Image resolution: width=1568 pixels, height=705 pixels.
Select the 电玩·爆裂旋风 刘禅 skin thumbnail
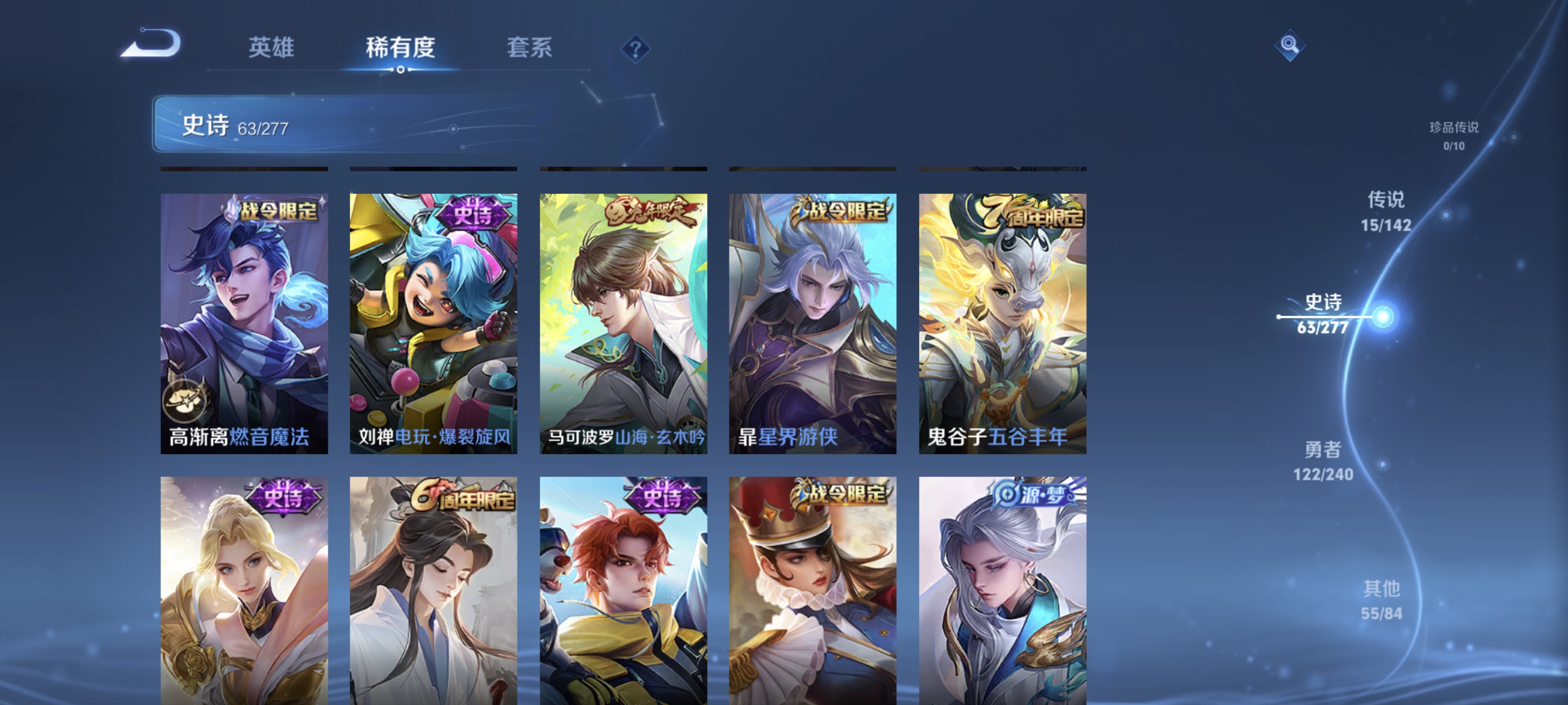tap(433, 323)
